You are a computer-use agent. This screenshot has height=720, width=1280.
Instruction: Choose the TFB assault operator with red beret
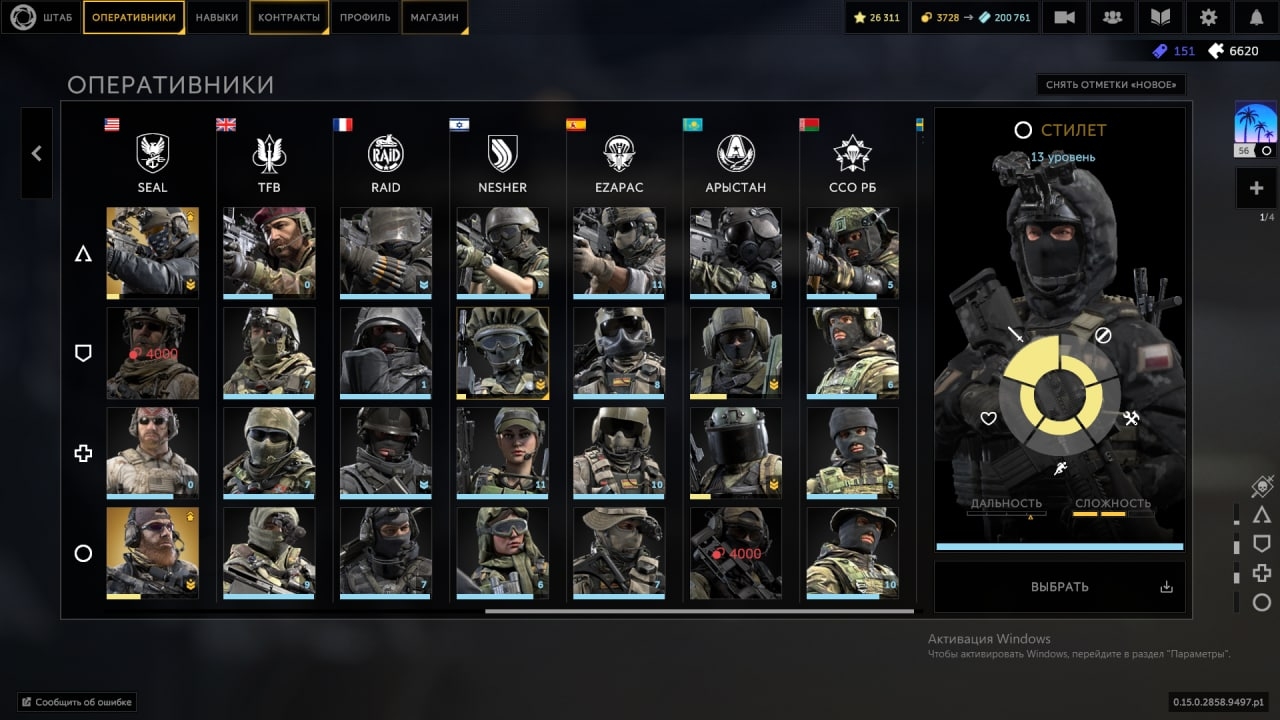point(269,253)
